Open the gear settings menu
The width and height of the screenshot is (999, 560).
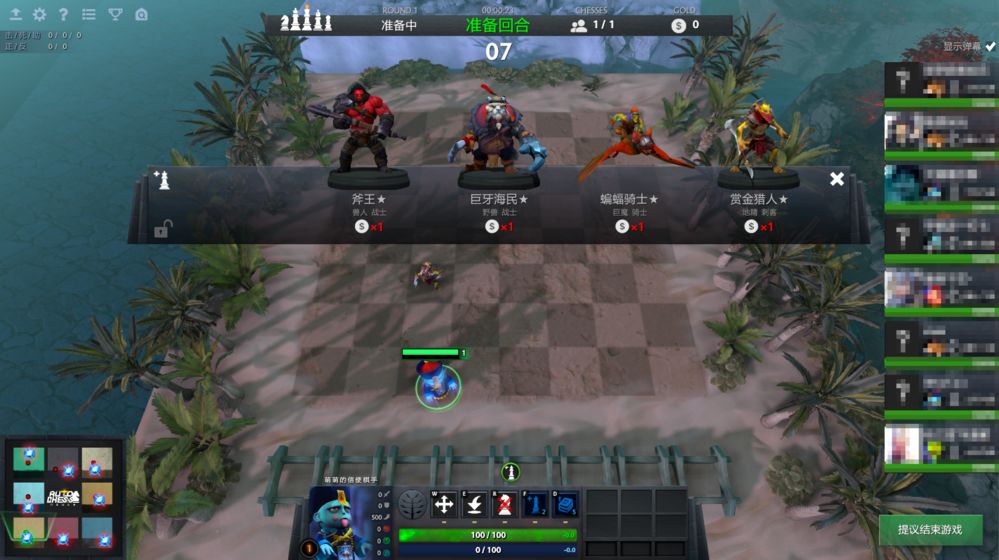pyautogui.click(x=39, y=15)
